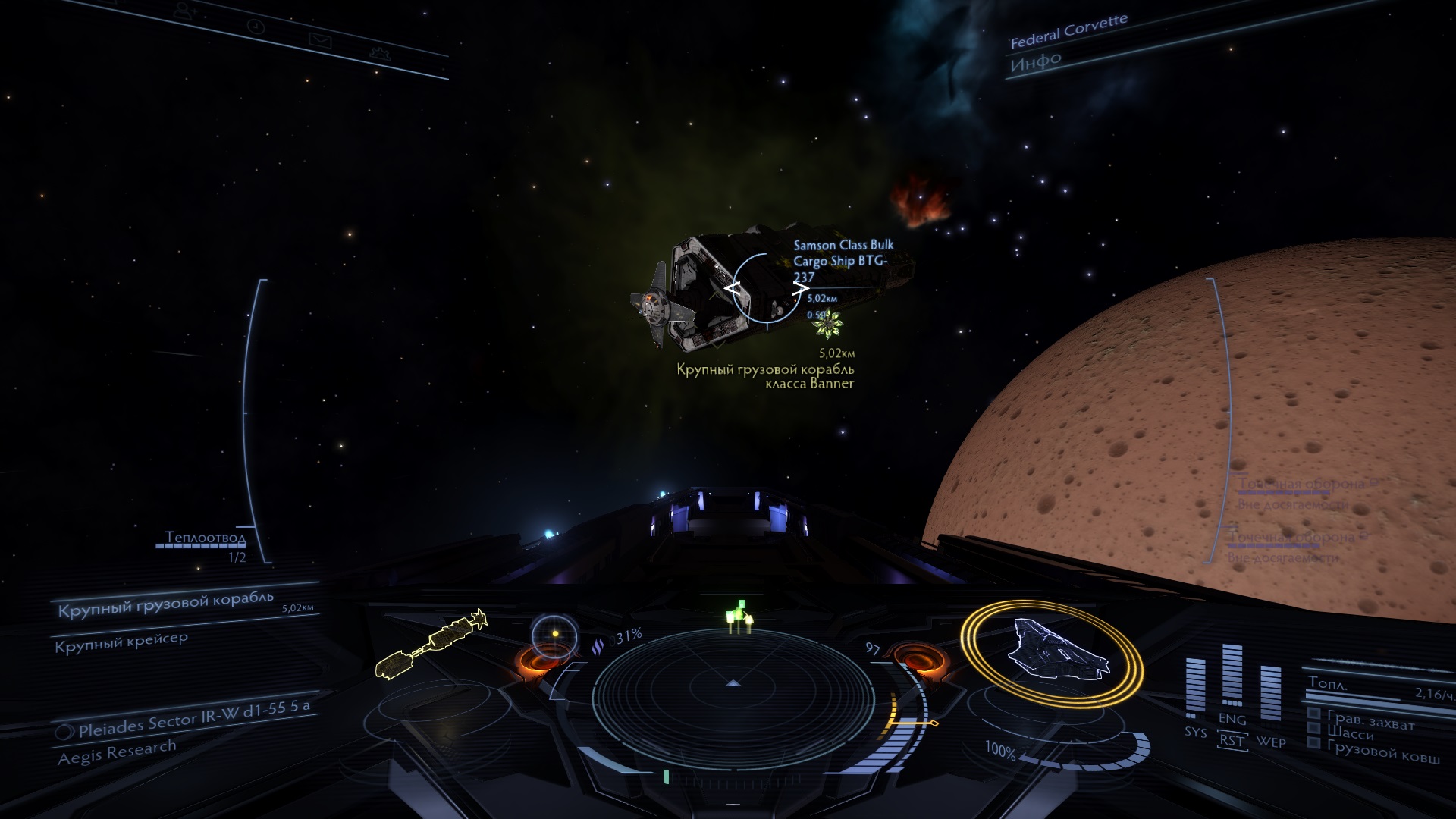Select the Federal Corvette header

click(1068, 31)
